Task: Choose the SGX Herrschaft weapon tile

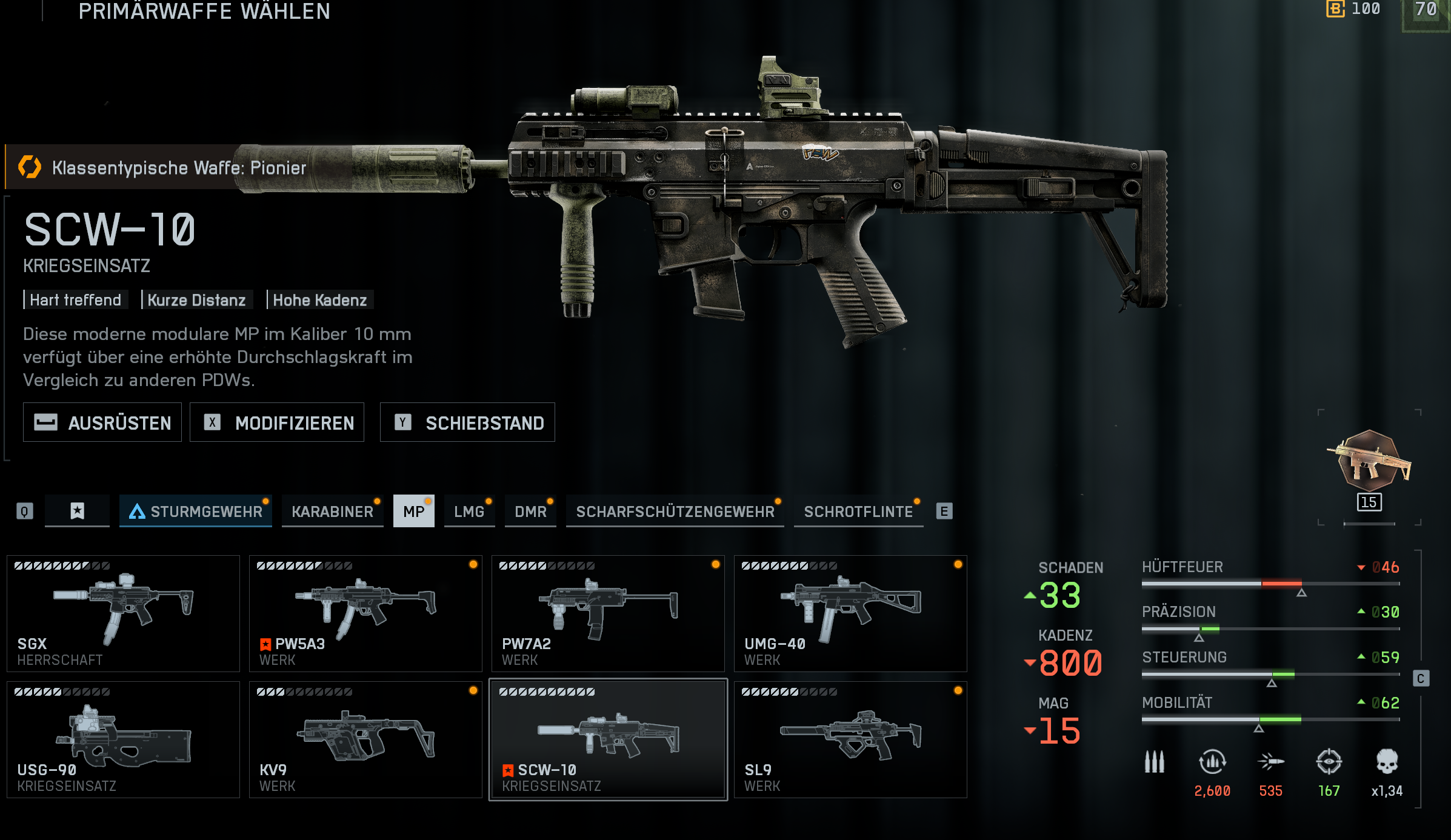Action: click(123, 613)
